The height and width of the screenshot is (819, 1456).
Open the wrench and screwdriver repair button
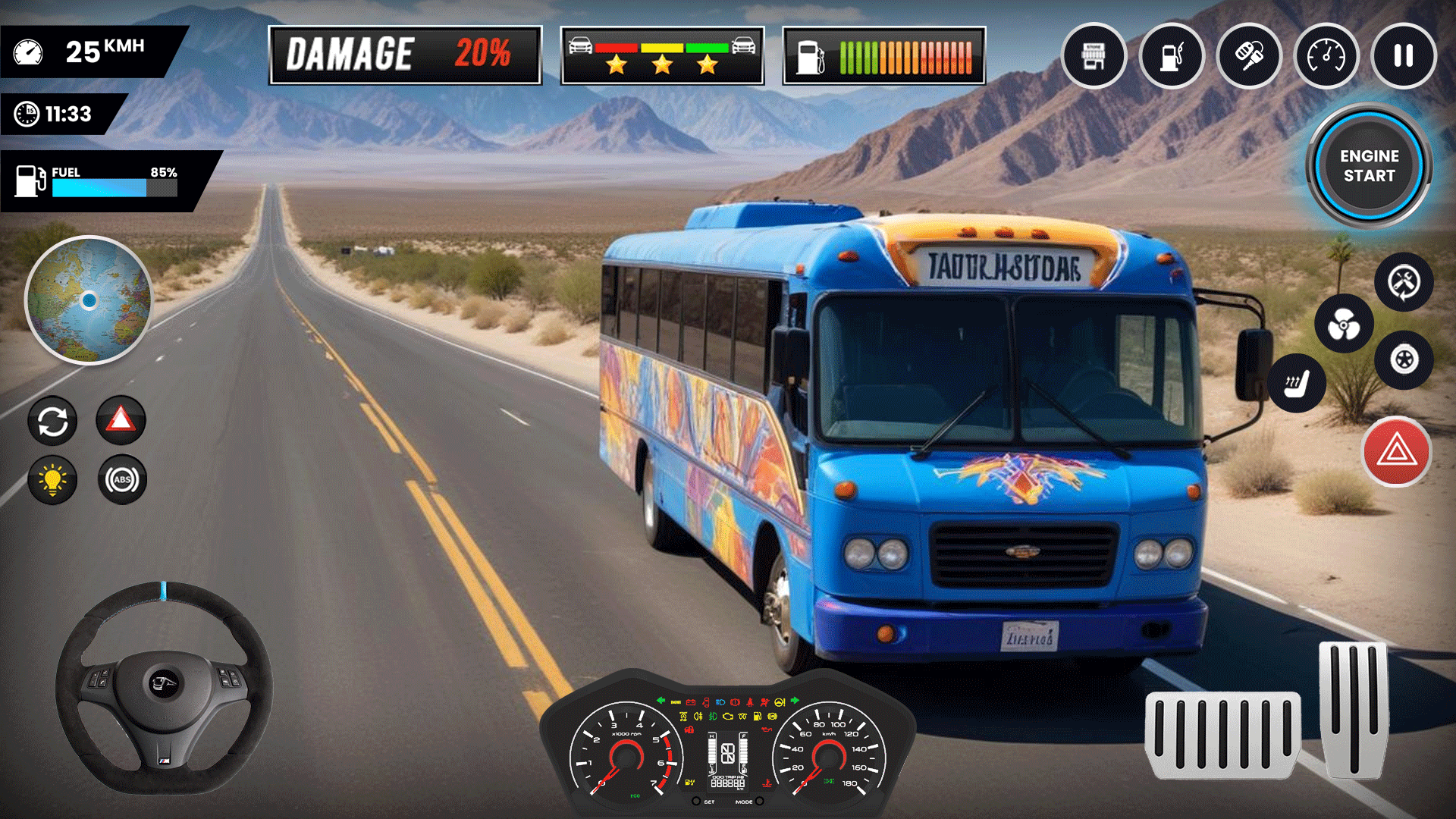point(1404,282)
